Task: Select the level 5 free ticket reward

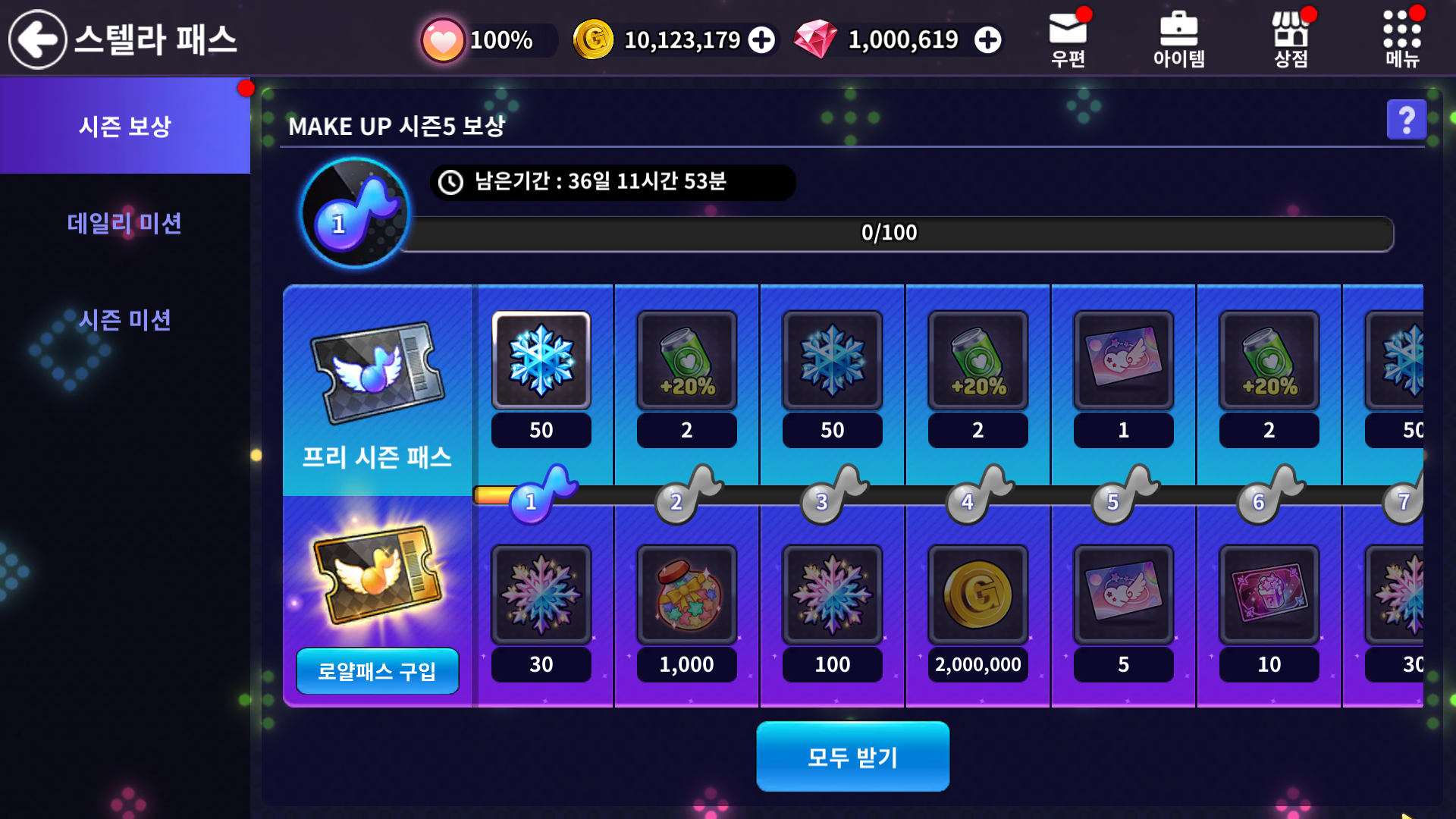Action: (1123, 361)
